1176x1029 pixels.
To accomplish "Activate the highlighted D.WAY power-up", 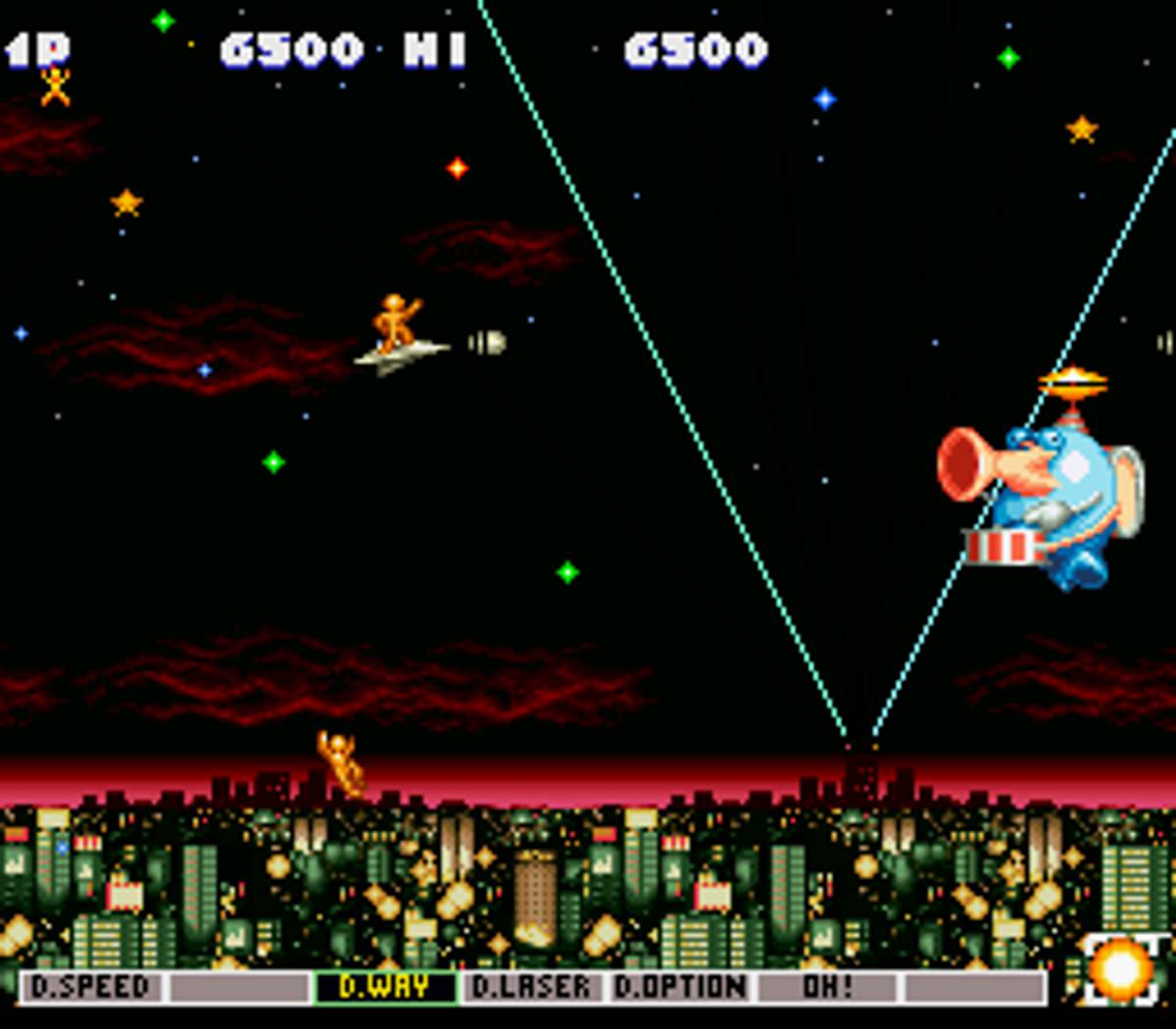I will tap(385, 987).
